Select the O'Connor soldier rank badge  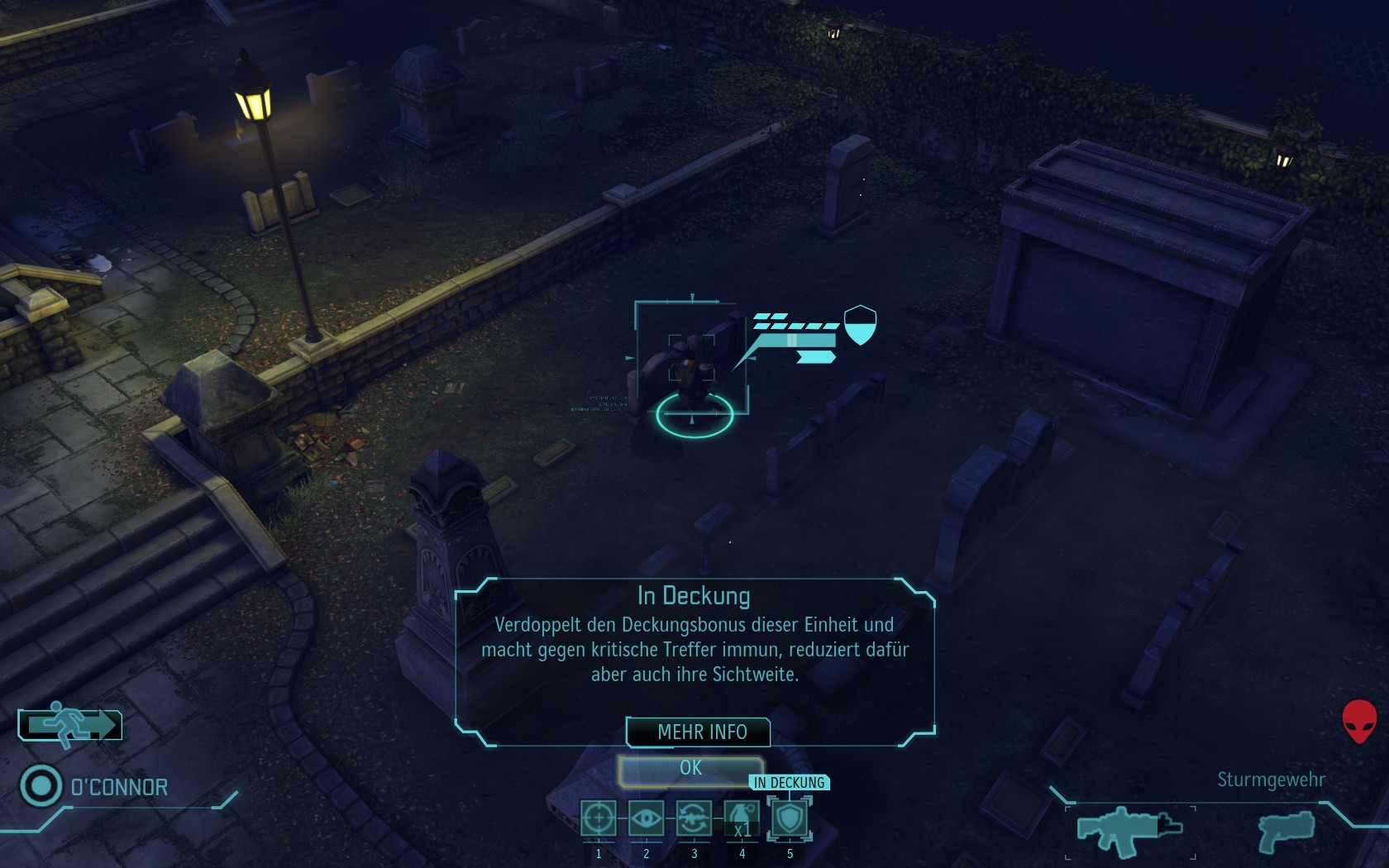tap(41, 785)
